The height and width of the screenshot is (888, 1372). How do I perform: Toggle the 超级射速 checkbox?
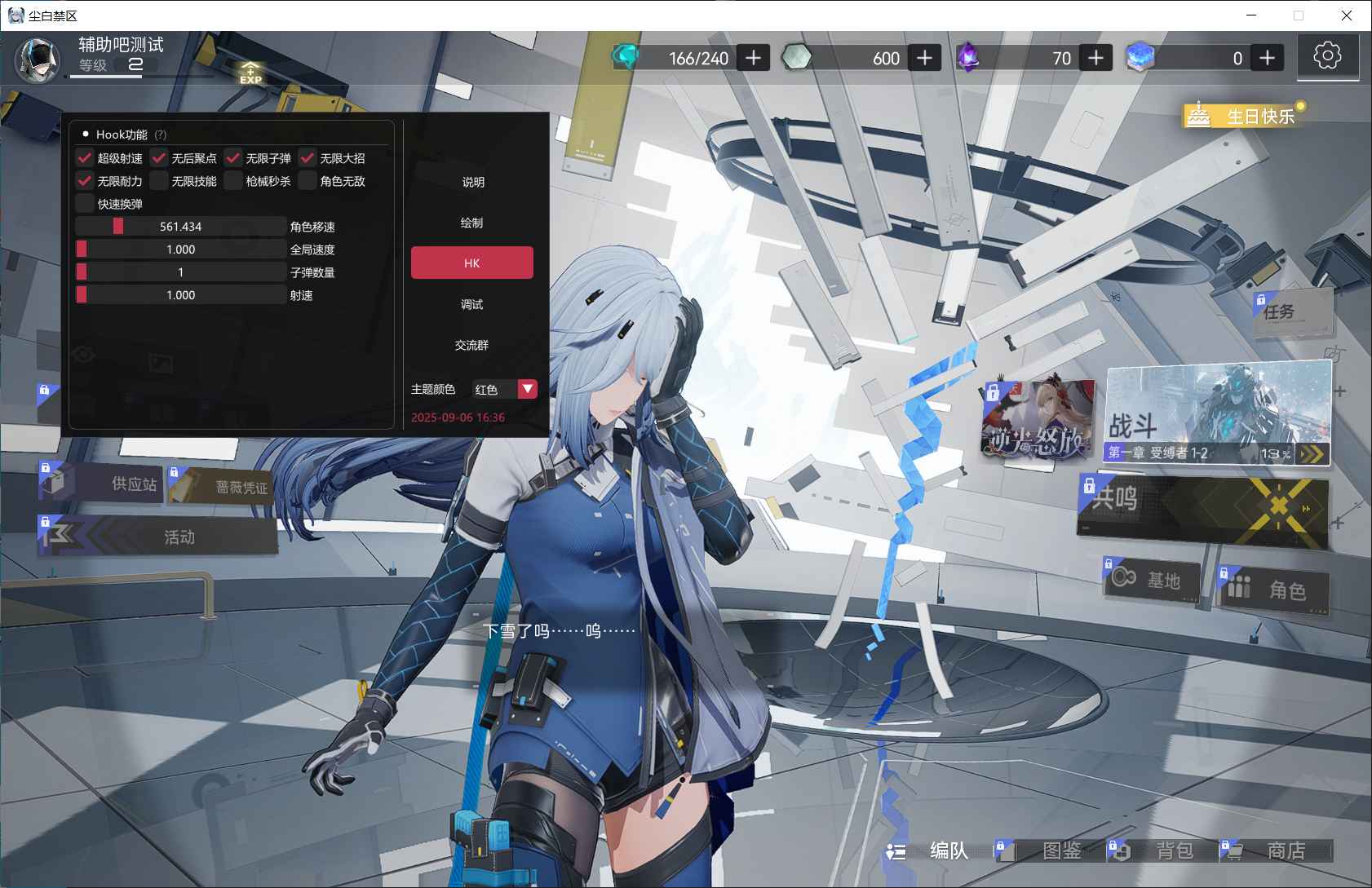85,158
